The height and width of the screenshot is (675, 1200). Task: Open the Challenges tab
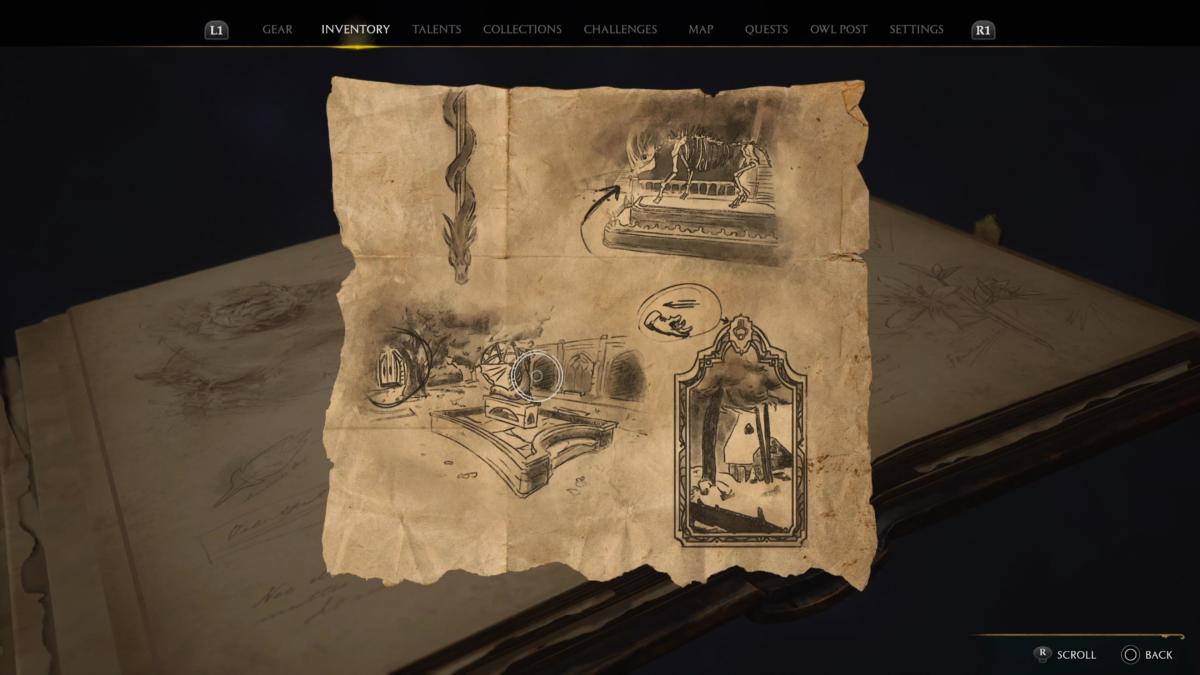click(x=620, y=30)
